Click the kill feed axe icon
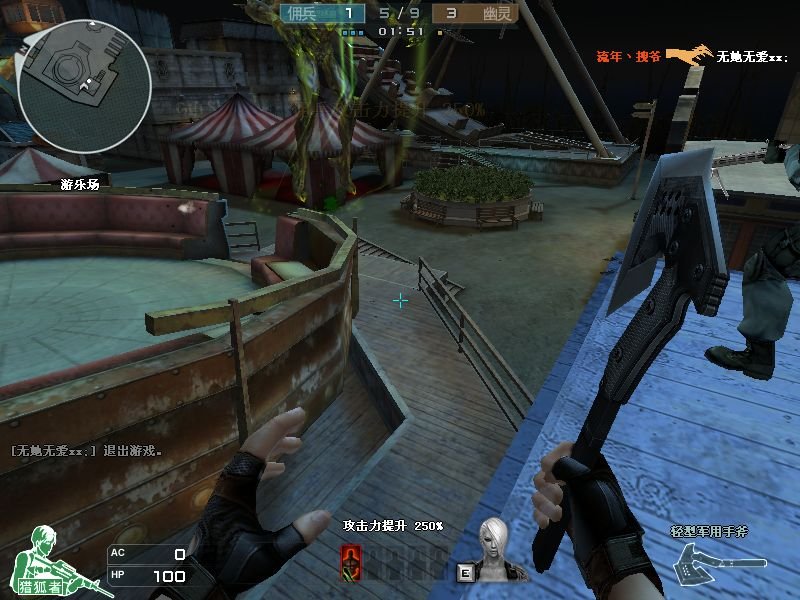Screen dimensions: 800x600 [x=688, y=55]
